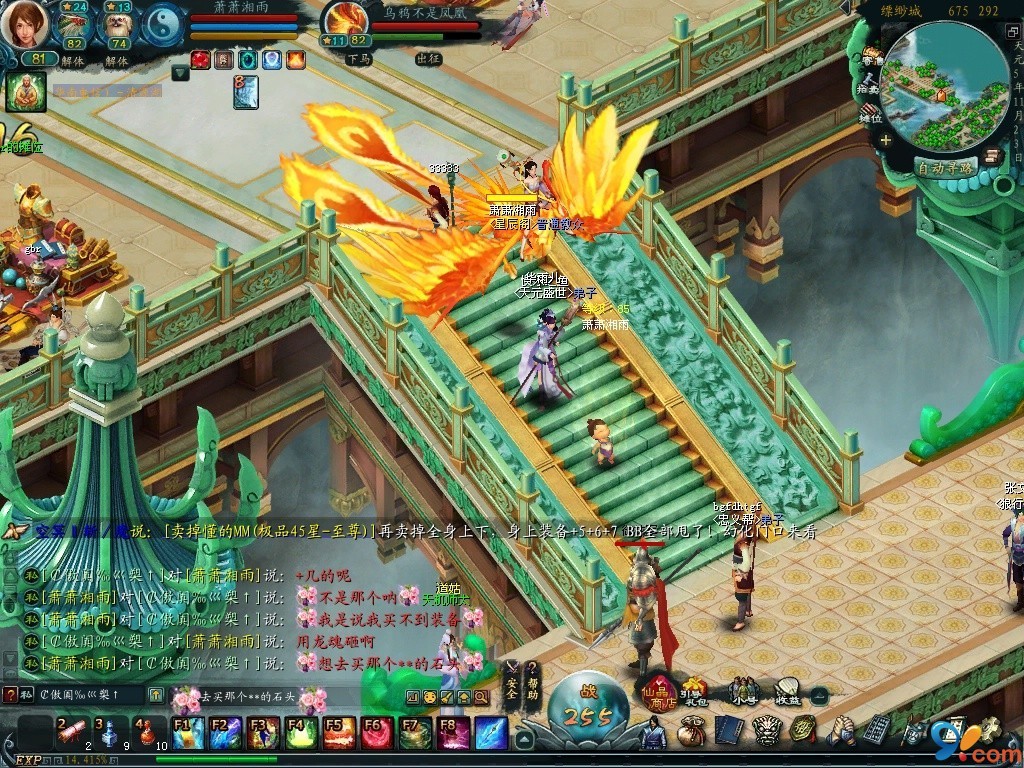
Task: Open the 引导礼包 gift pack icon
Action: click(x=694, y=691)
